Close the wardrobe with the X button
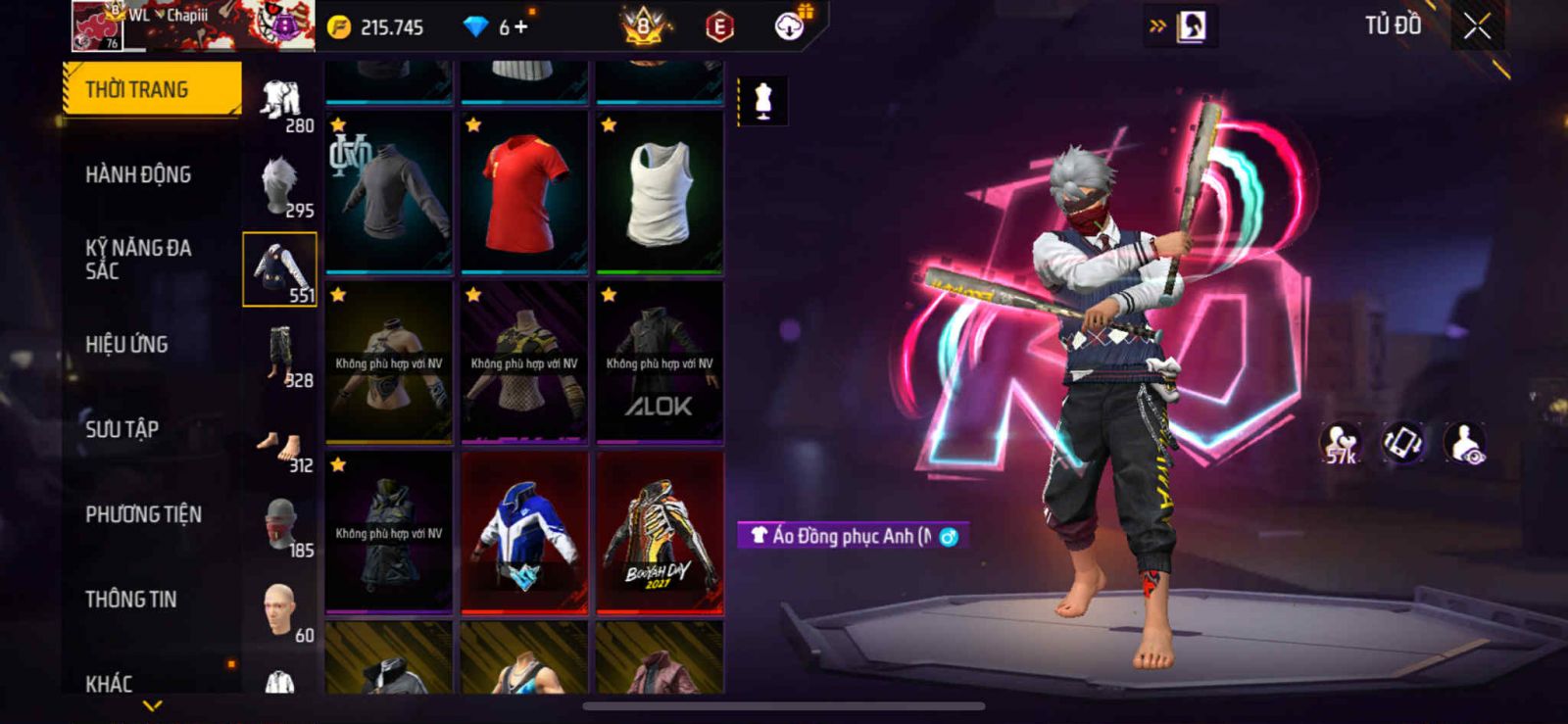Image resolution: width=1568 pixels, height=724 pixels. tap(1477, 26)
